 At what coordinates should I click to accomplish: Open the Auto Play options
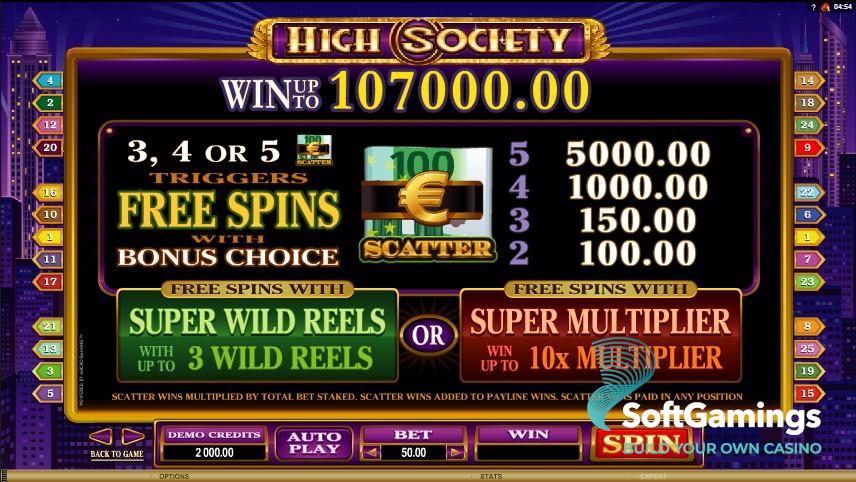[x=314, y=443]
